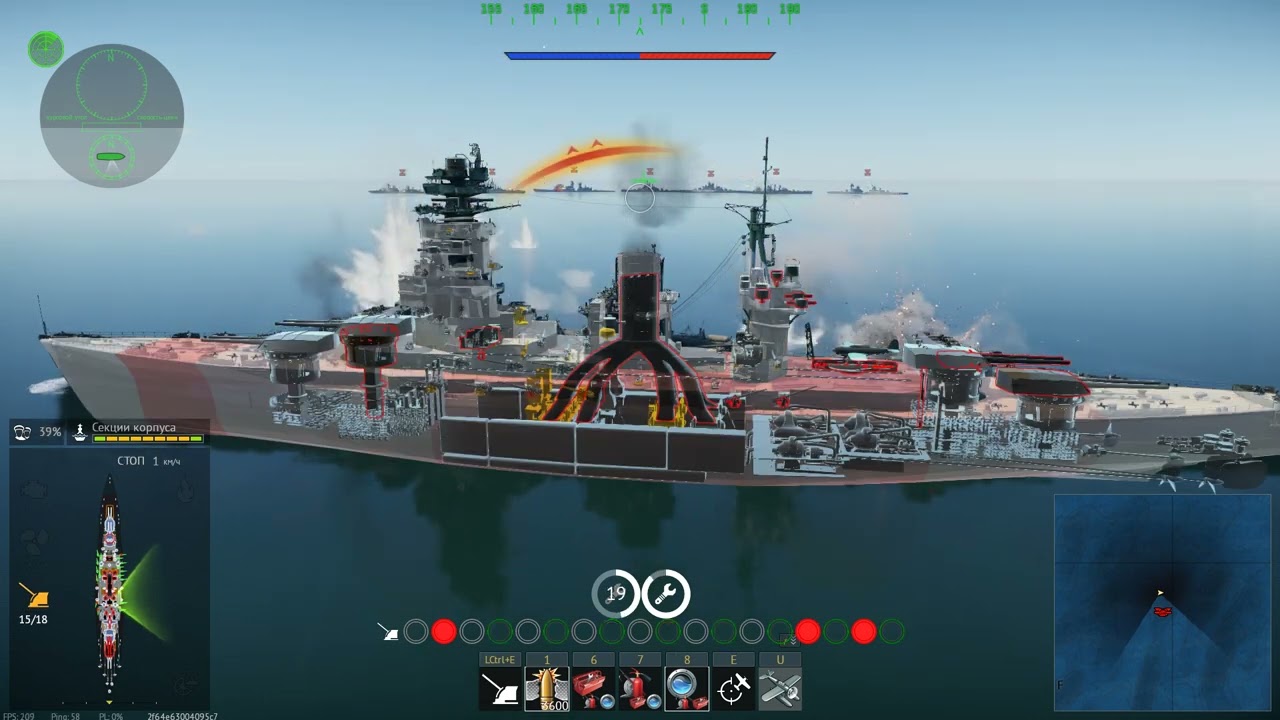
Task: Click the wrench repair progress circle
Action: [x=665, y=595]
